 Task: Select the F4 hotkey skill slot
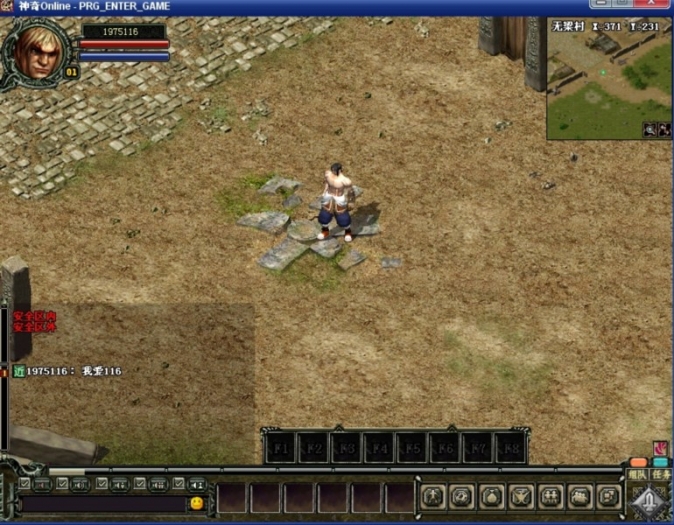coord(379,449)
